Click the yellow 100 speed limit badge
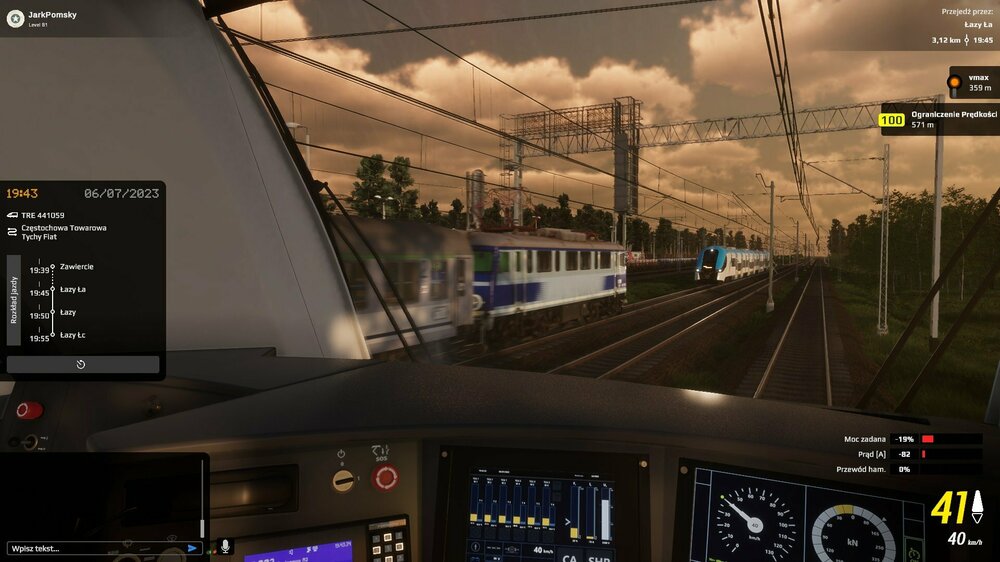This screenshot has height=562, width=1000. (x=891, y=121)
